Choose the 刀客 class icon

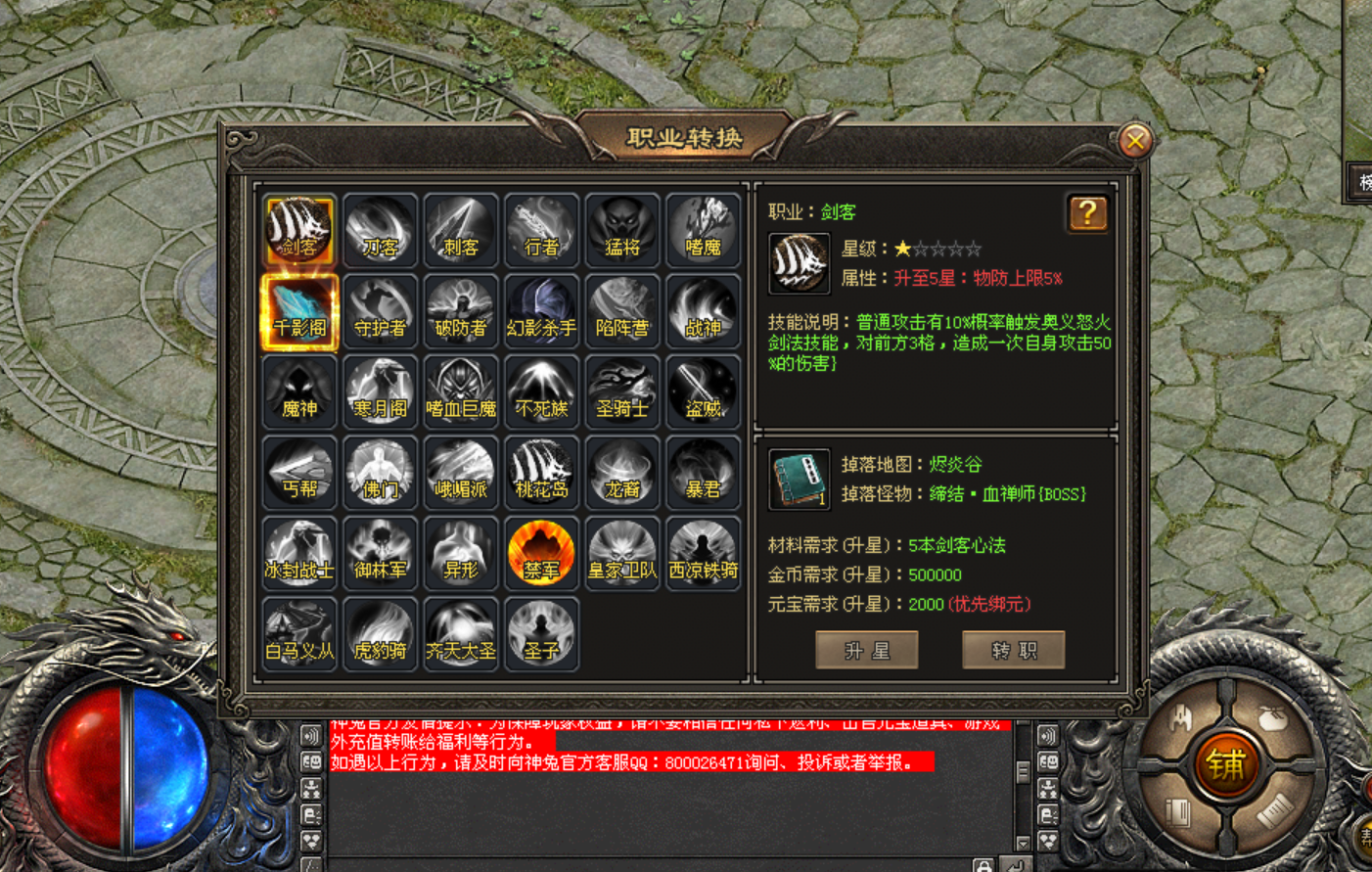point(380,231)
